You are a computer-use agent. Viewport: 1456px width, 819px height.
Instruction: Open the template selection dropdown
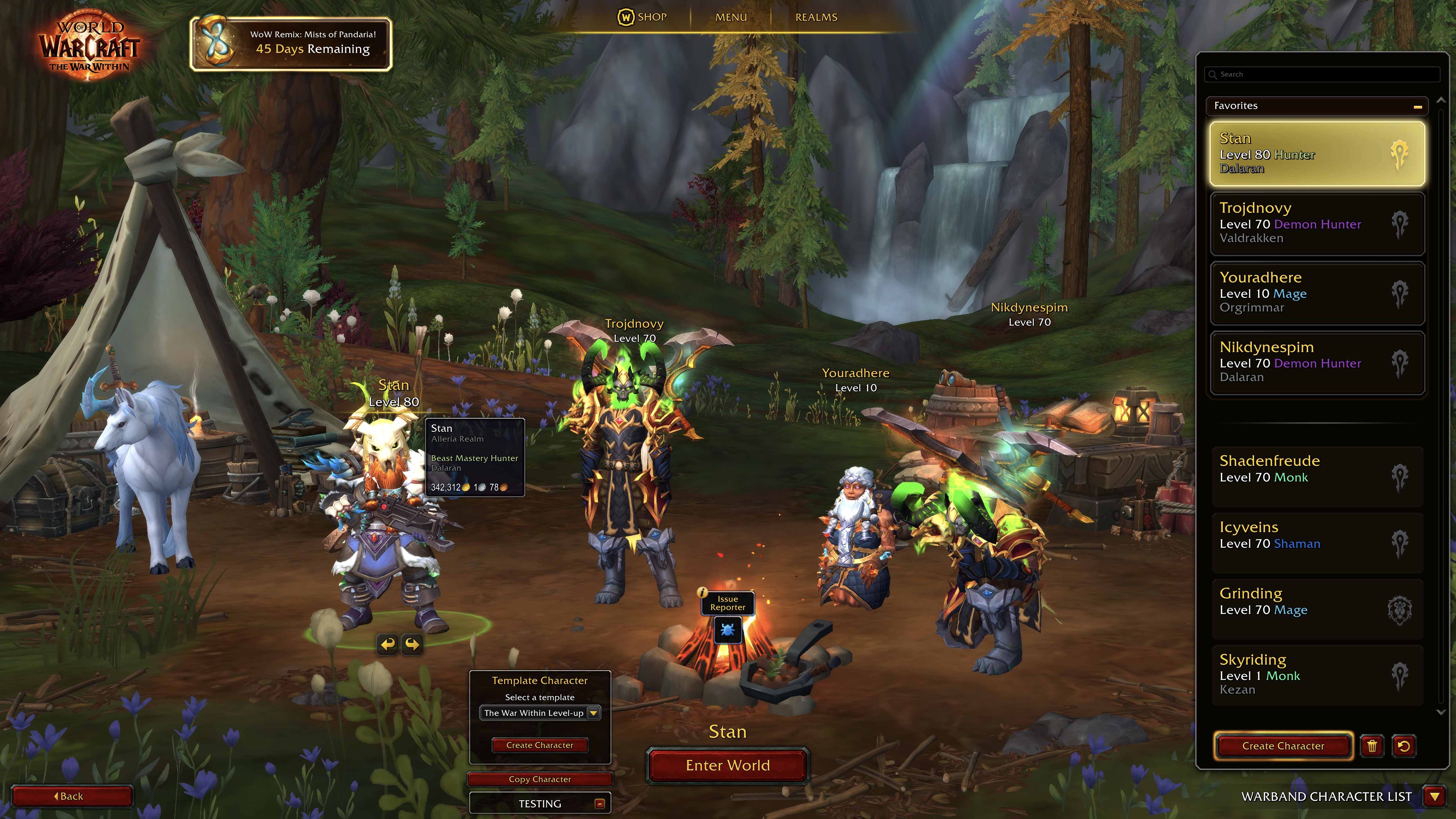tap(593, 713)
